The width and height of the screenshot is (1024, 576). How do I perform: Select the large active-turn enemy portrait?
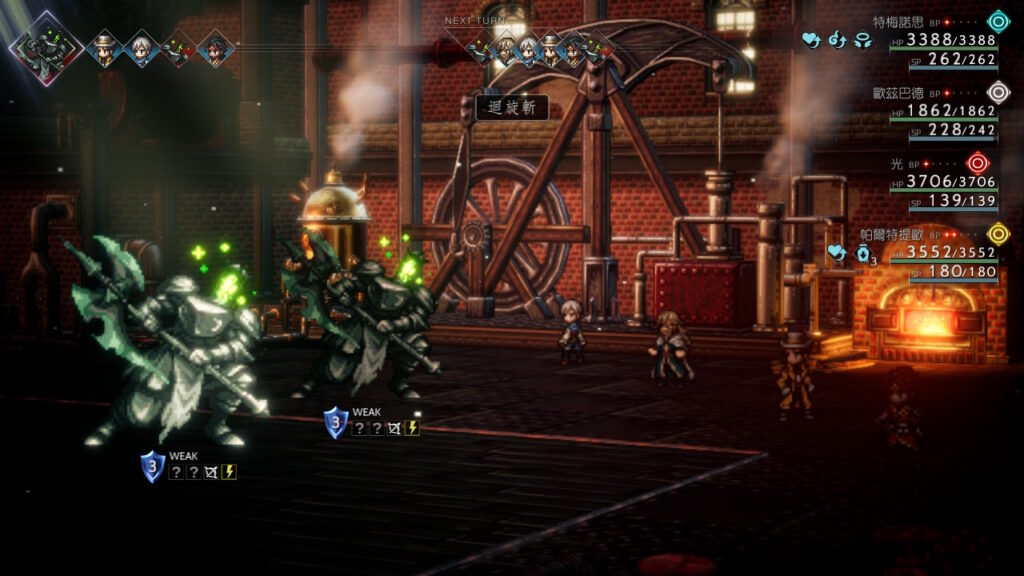pos(45,47)
